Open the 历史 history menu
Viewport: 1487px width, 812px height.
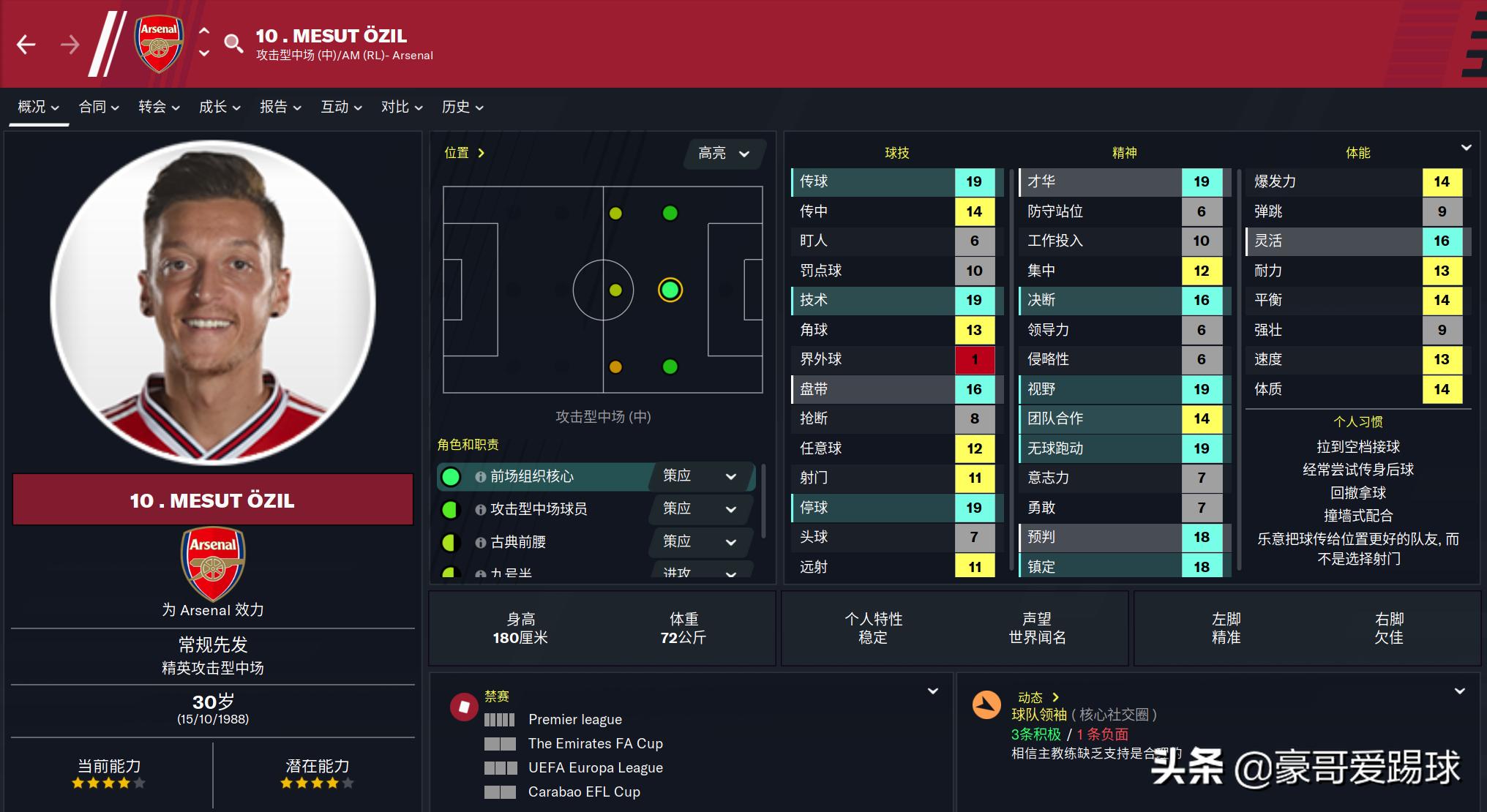(462, 107)
